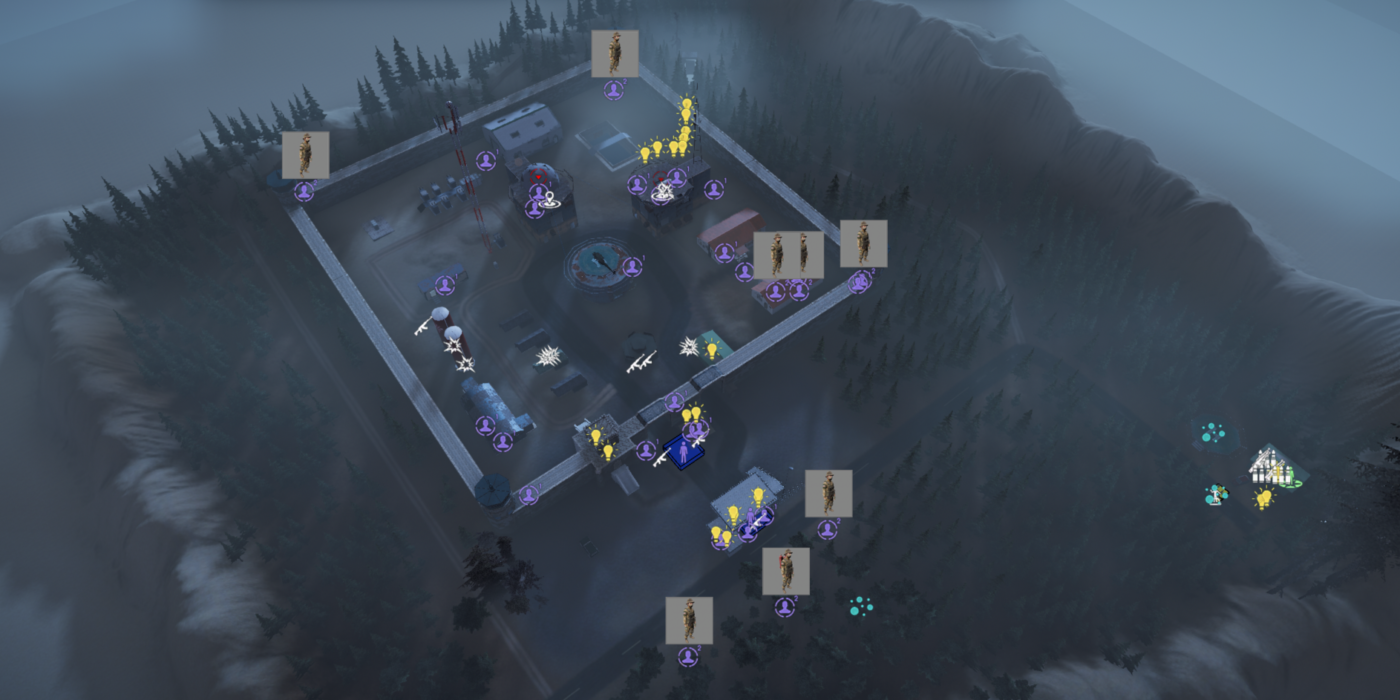Screen dimensions: 1400x700
Task: Select the teal dots marker in the southern forest
Action: tap(859, 606)
